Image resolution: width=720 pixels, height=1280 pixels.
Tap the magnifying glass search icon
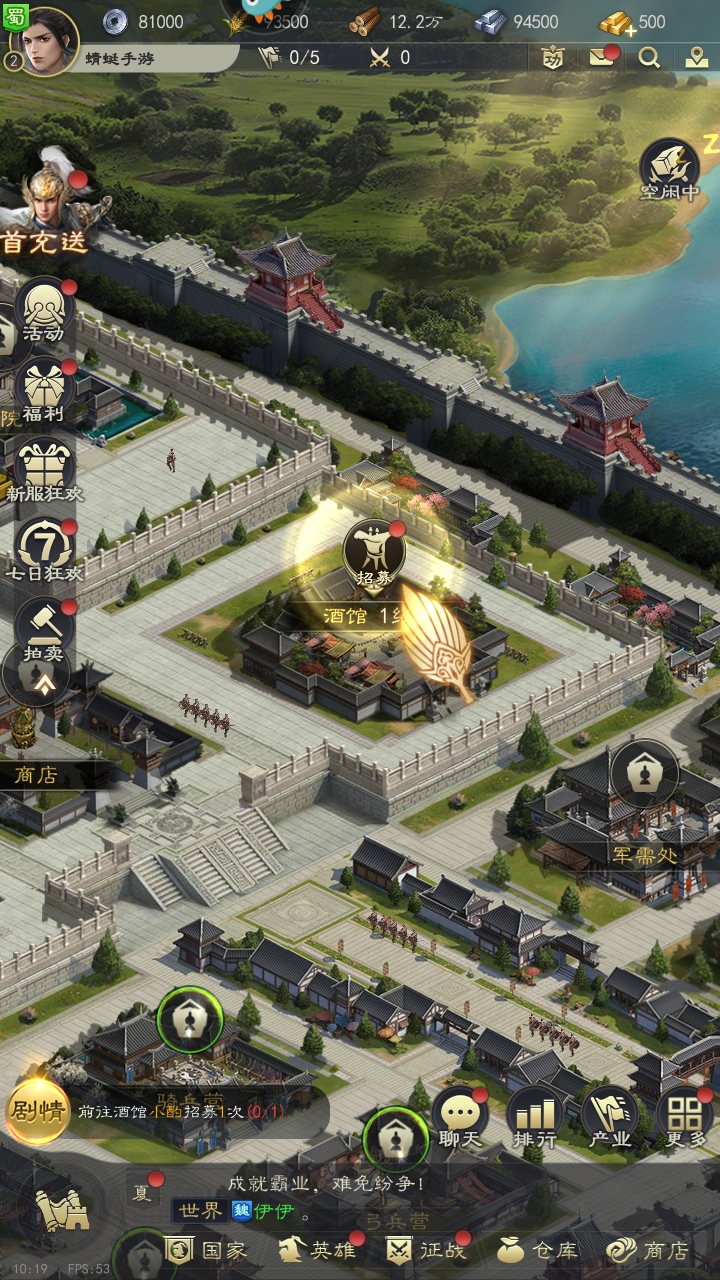pos(650,57)
